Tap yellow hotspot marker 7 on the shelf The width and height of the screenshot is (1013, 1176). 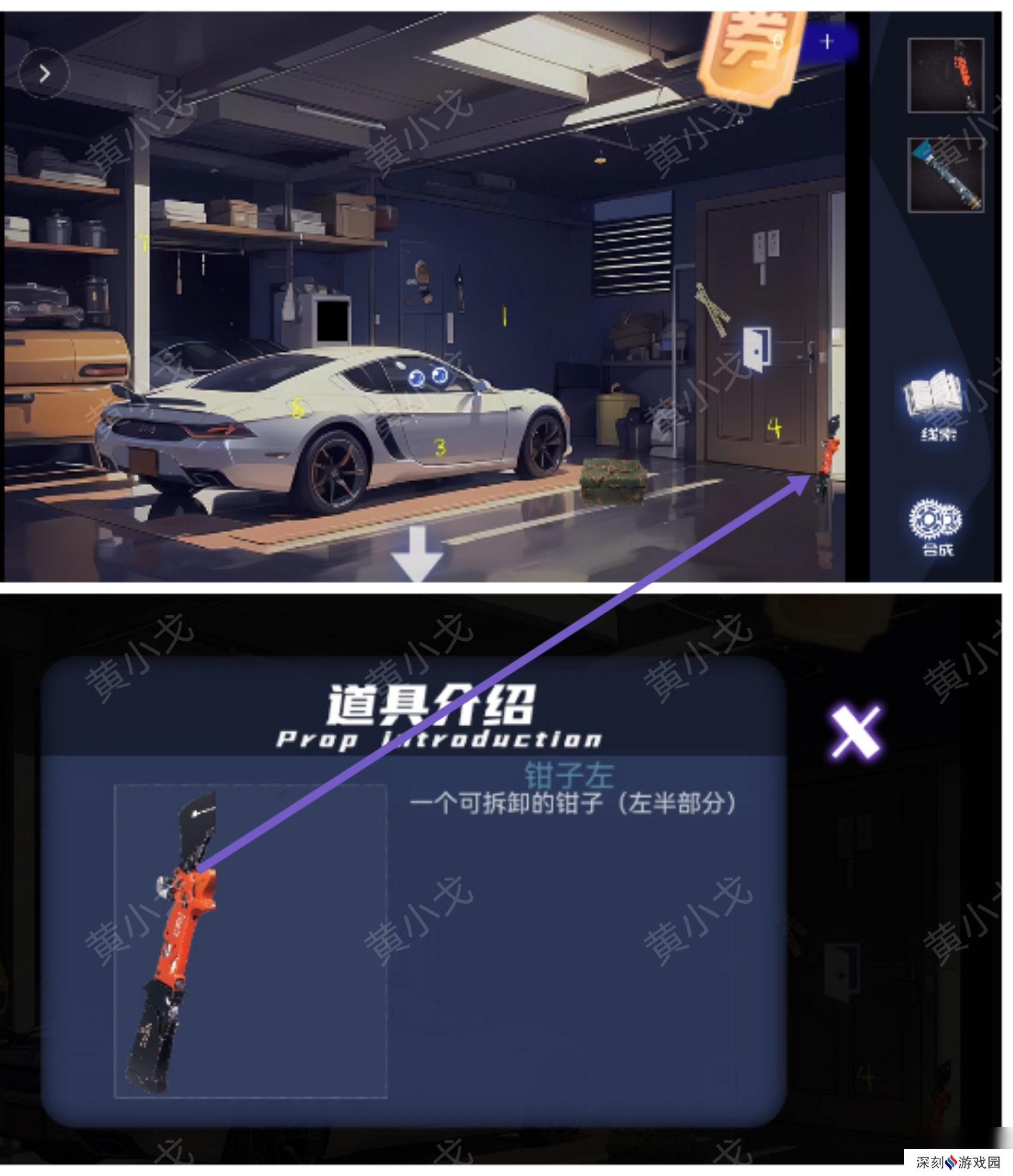click(143, 243)
